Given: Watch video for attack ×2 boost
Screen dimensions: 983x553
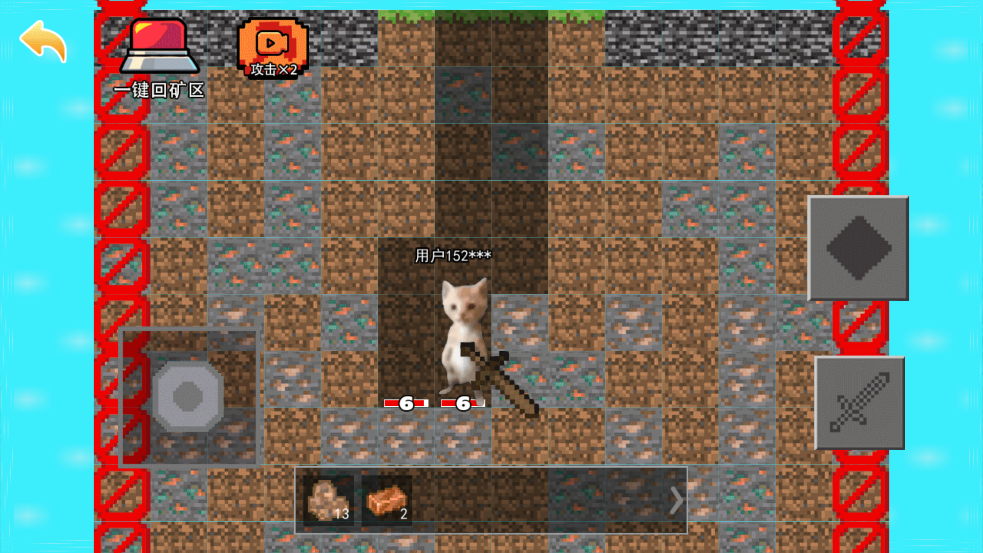Looking at the screenshot, I should click(x=272, y=47).
